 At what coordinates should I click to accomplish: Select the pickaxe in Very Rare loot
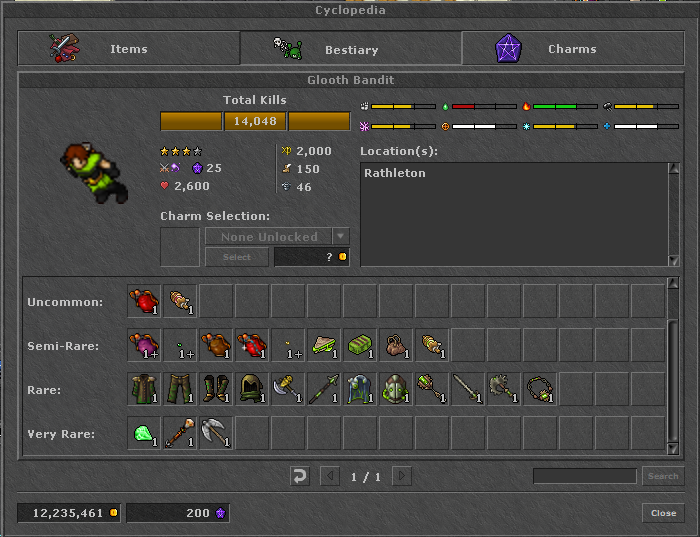tap(216, 433)
